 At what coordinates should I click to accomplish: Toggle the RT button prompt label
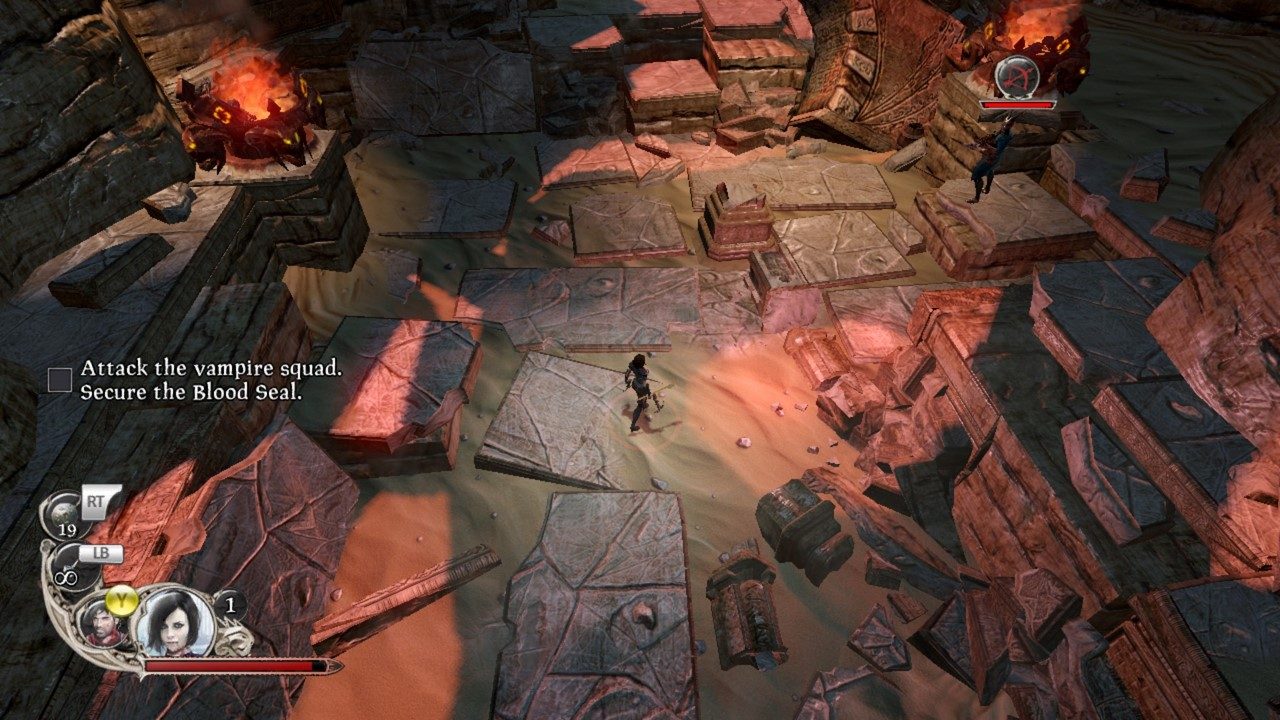pos(95,499)
